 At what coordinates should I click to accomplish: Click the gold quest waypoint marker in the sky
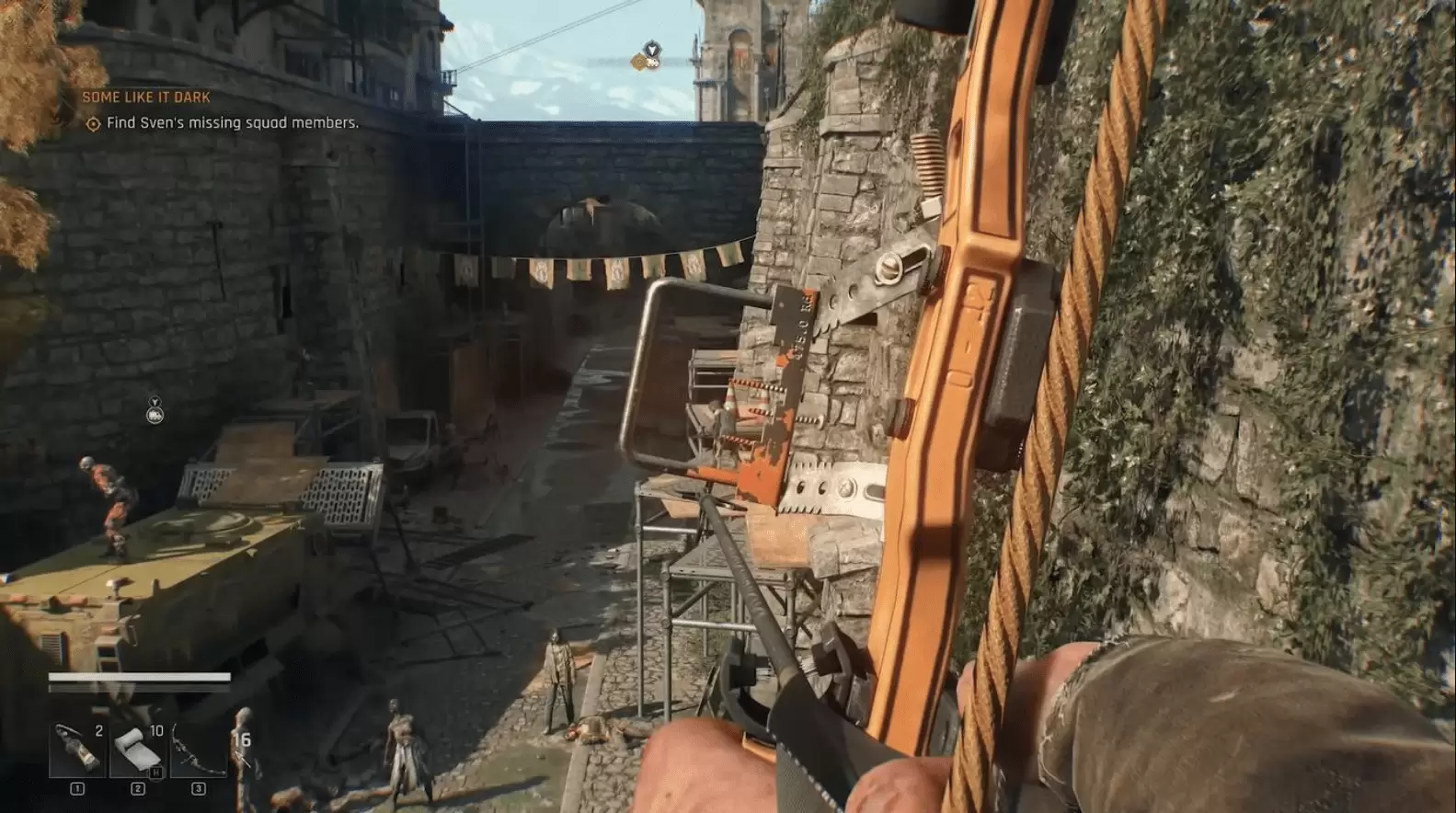click(x=641, y=62)
